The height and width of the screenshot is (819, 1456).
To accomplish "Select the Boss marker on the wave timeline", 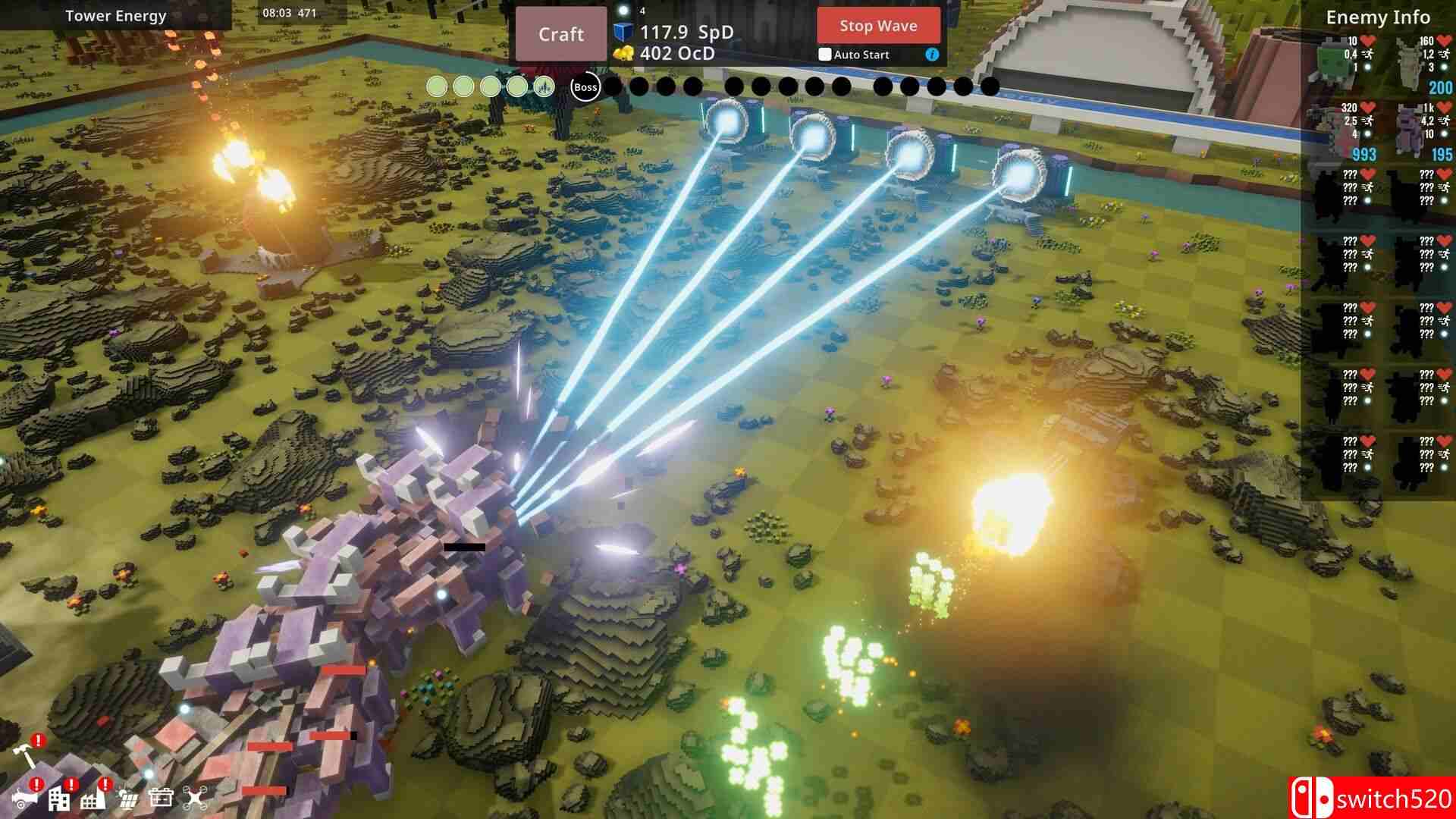I will tap(585, 88).
